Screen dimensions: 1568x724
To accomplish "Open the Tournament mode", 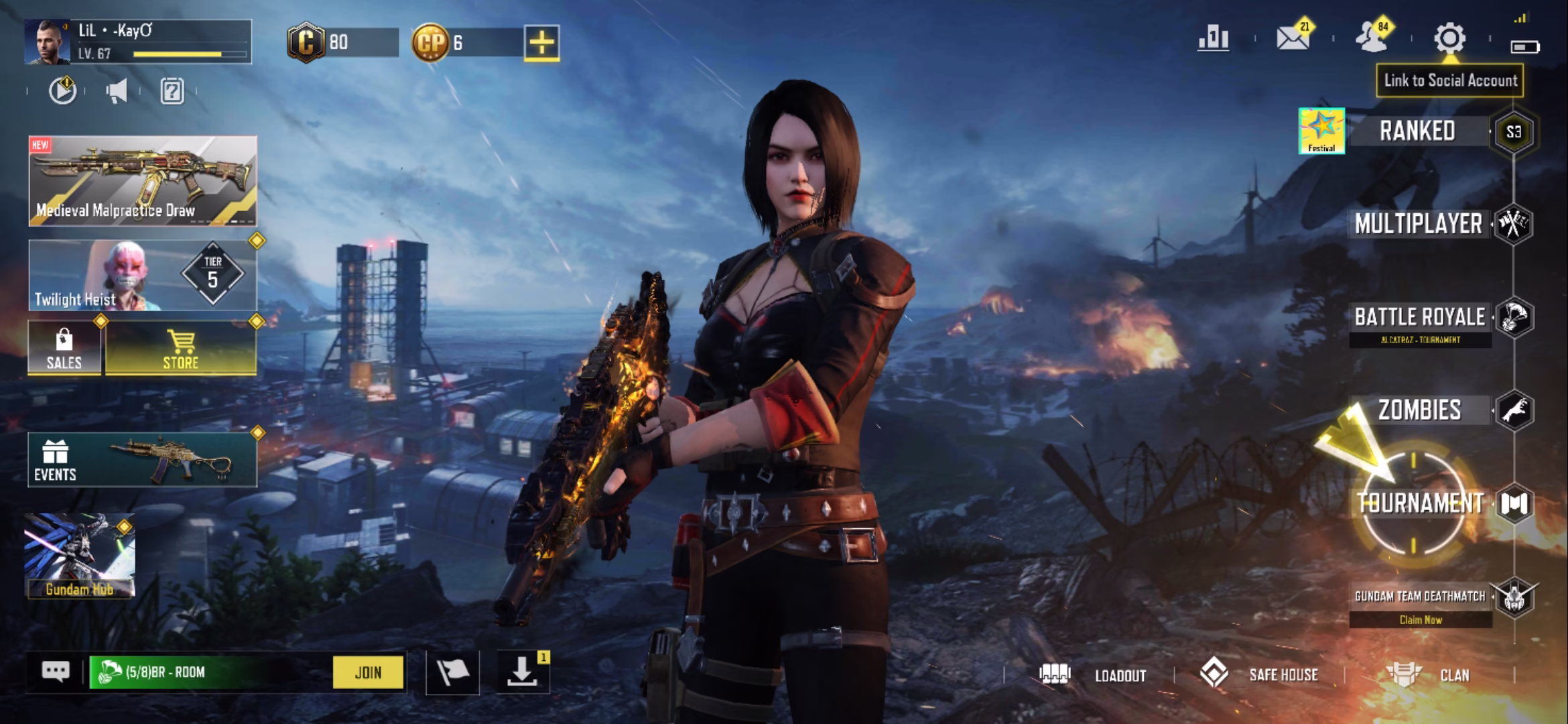I will tap(1421, 503).
